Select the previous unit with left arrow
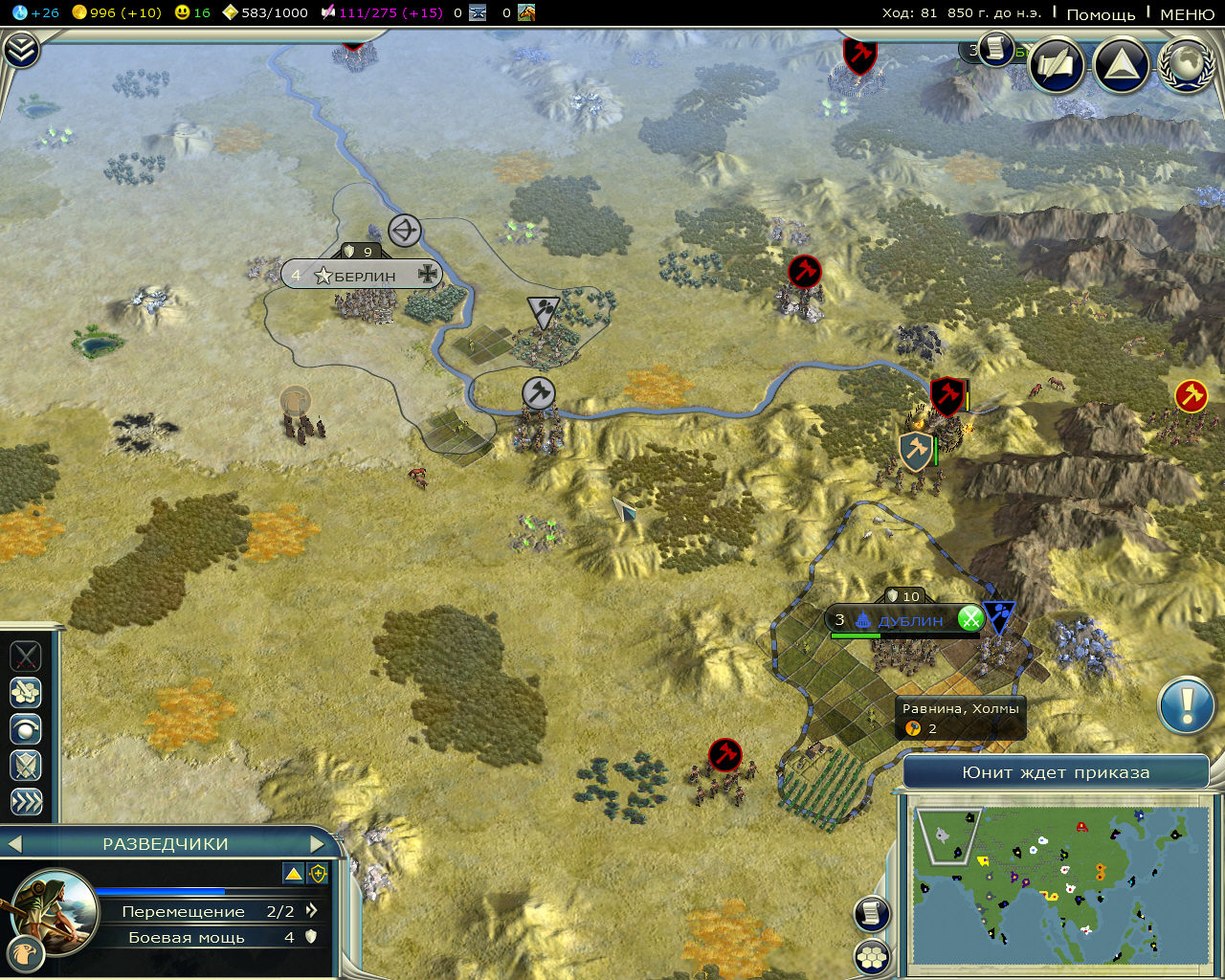Screen dimensions: 1225x980 (x=13, y=844)
